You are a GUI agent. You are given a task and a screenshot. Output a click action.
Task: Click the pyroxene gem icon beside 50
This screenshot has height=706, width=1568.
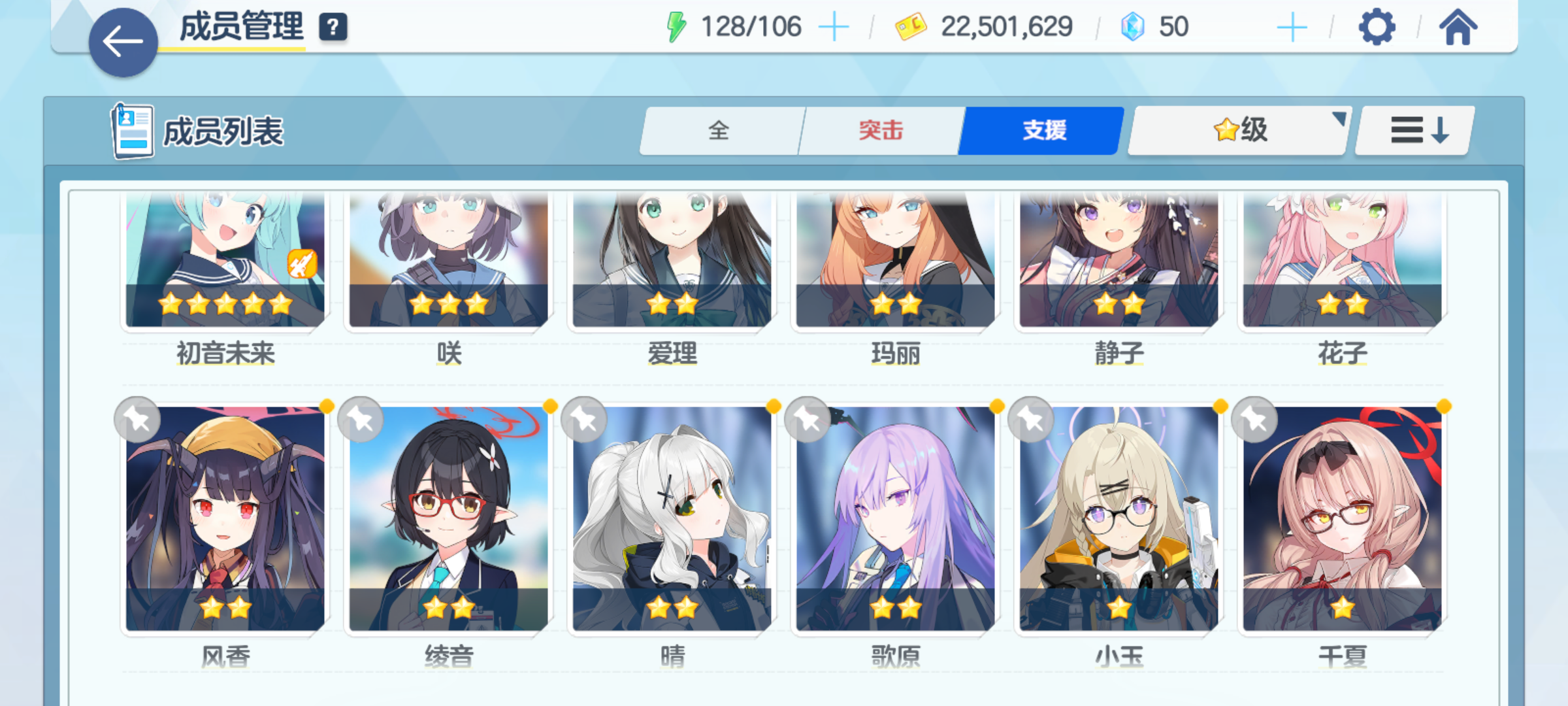1134,26
